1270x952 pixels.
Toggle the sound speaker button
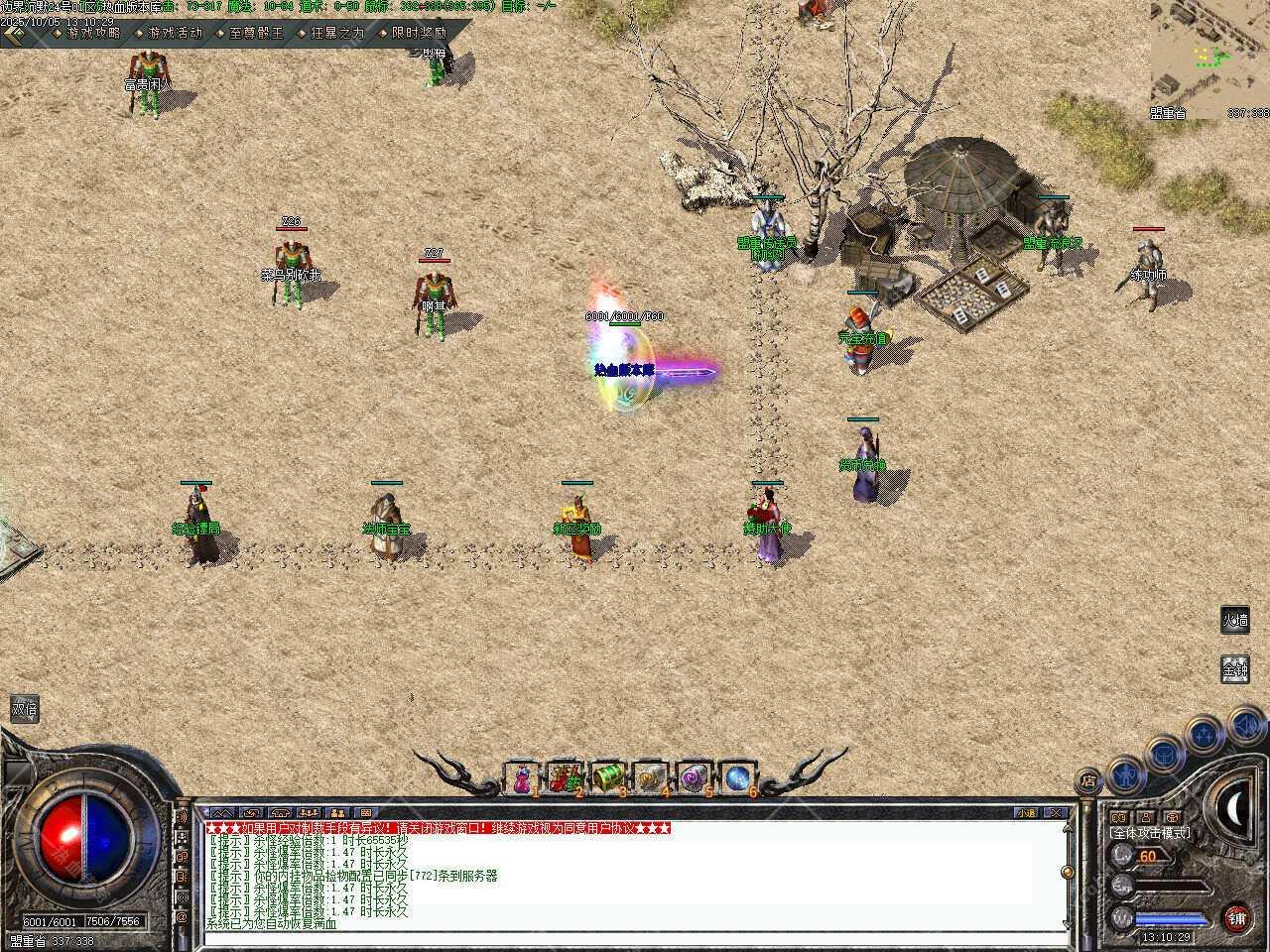point(1244,727)
